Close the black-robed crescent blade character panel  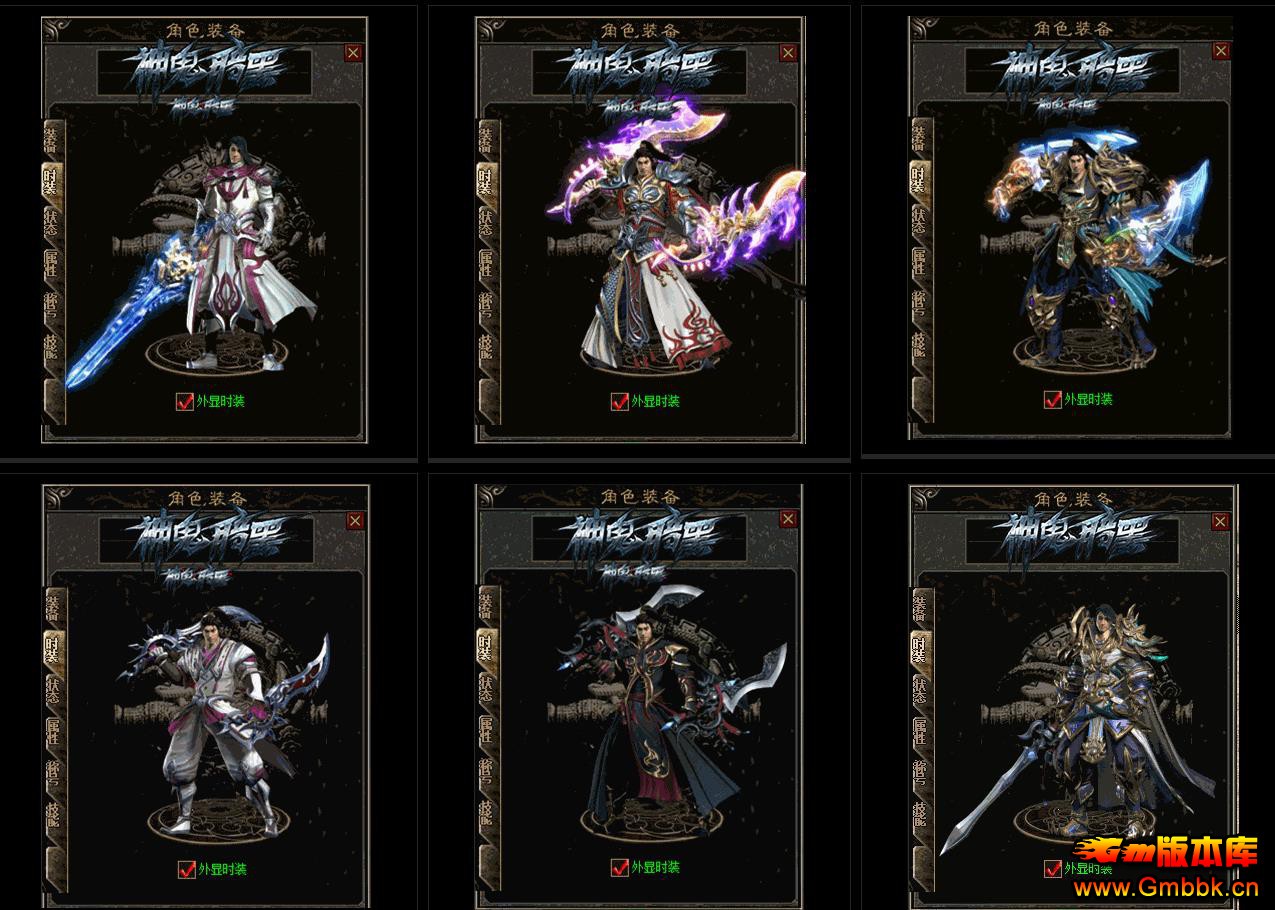pyautogui.click(x=788, y=519)
